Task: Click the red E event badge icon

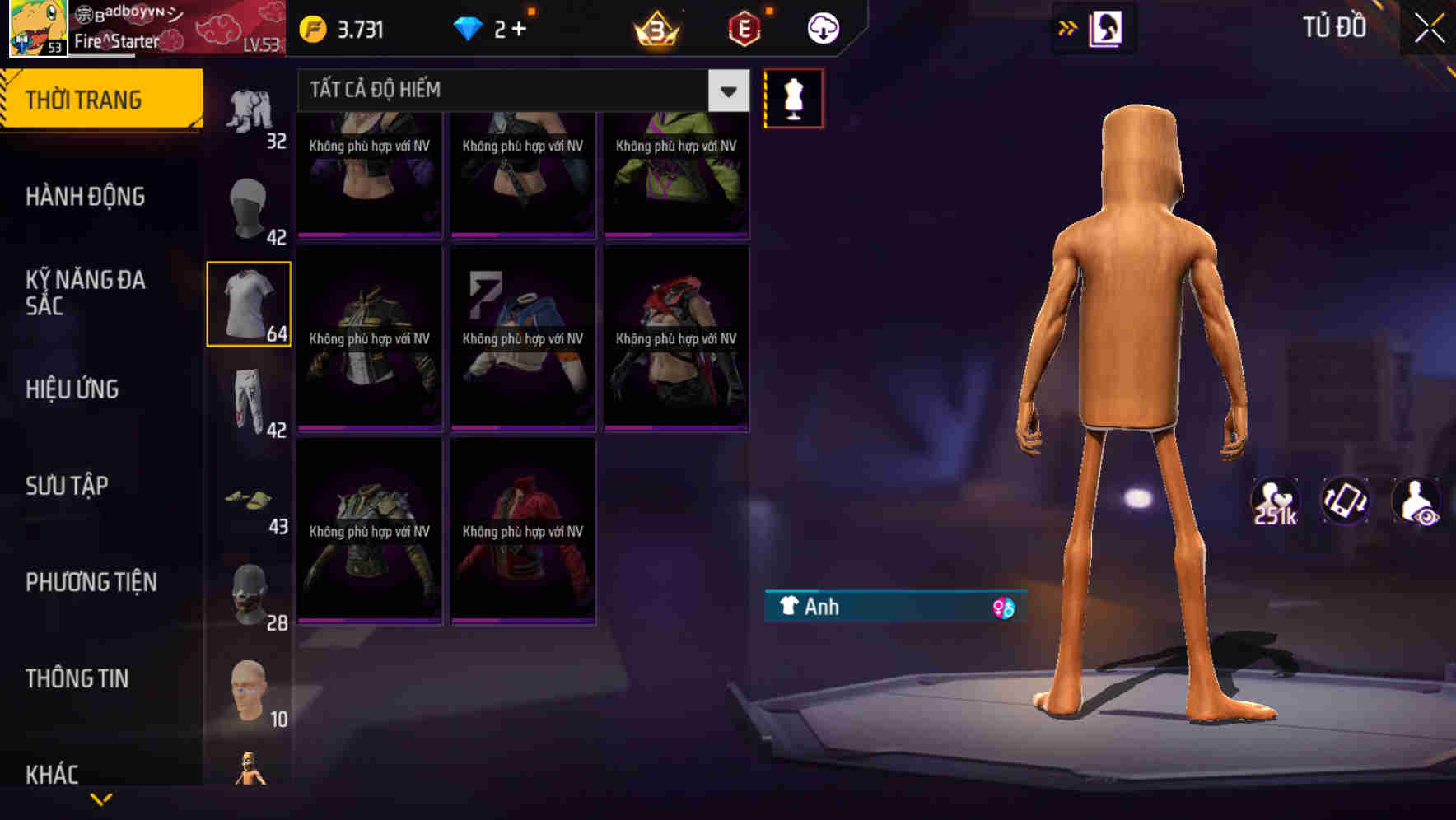Action: coord(744,27)
